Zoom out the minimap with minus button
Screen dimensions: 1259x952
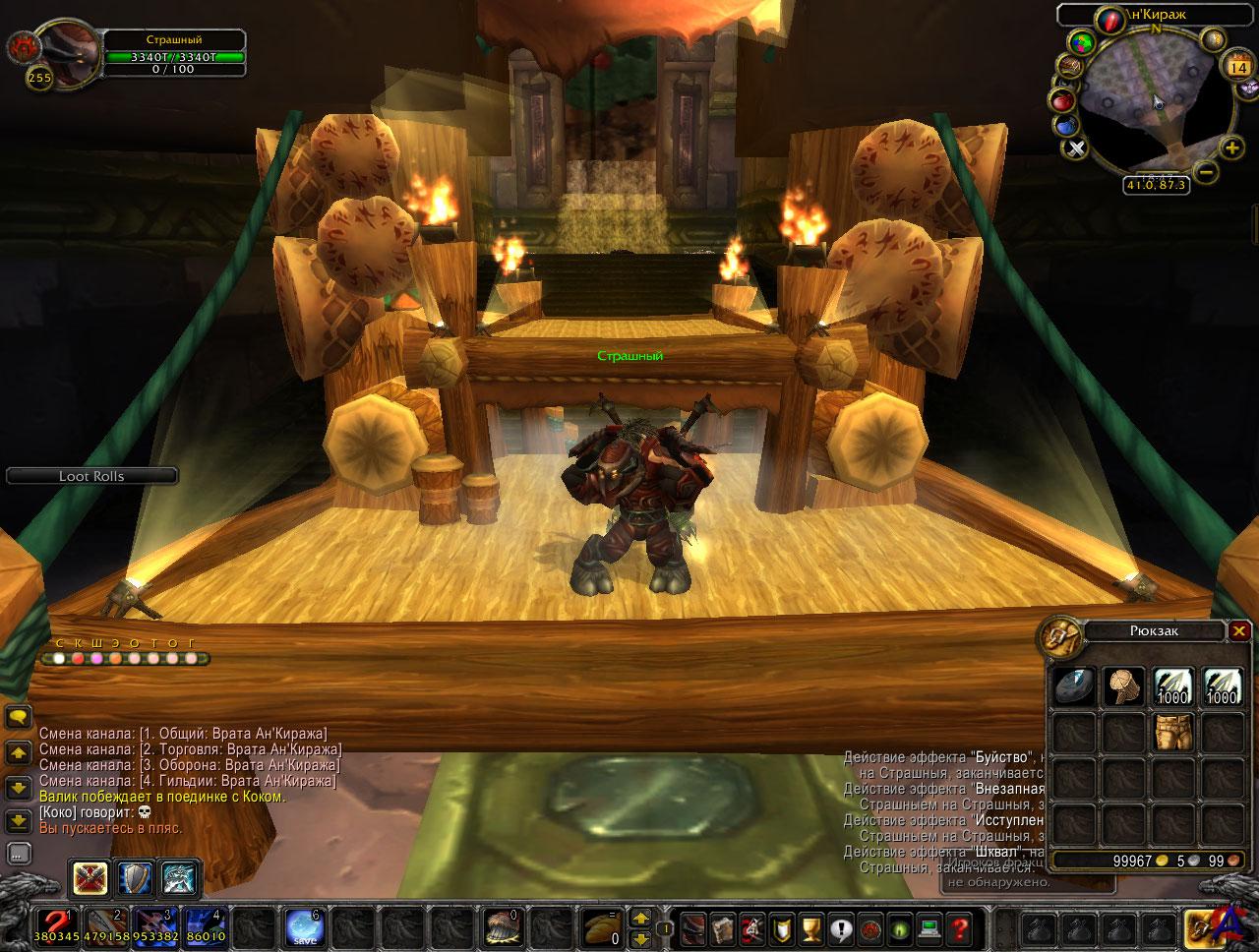pos(1206,171)
